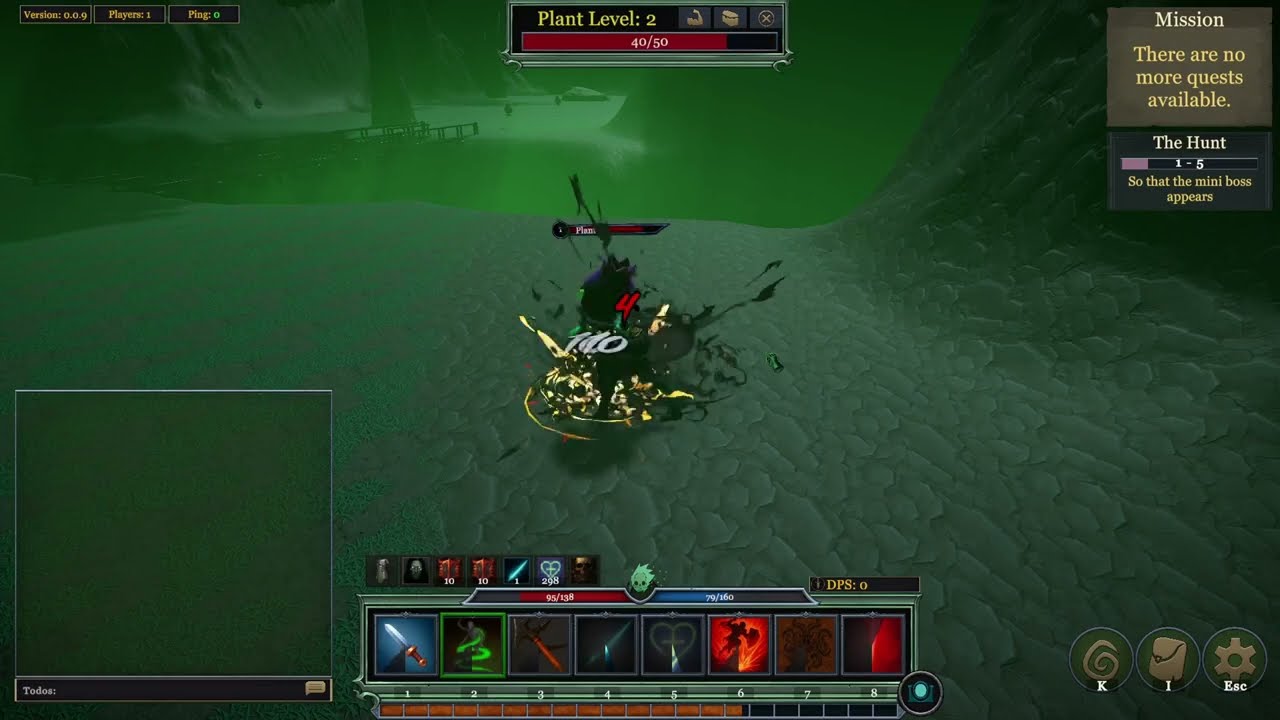This screenshot has height=720, width=1280.
Task: Activate the fiery warrior skill in slot 6
Action: click(x=739, y=649)
